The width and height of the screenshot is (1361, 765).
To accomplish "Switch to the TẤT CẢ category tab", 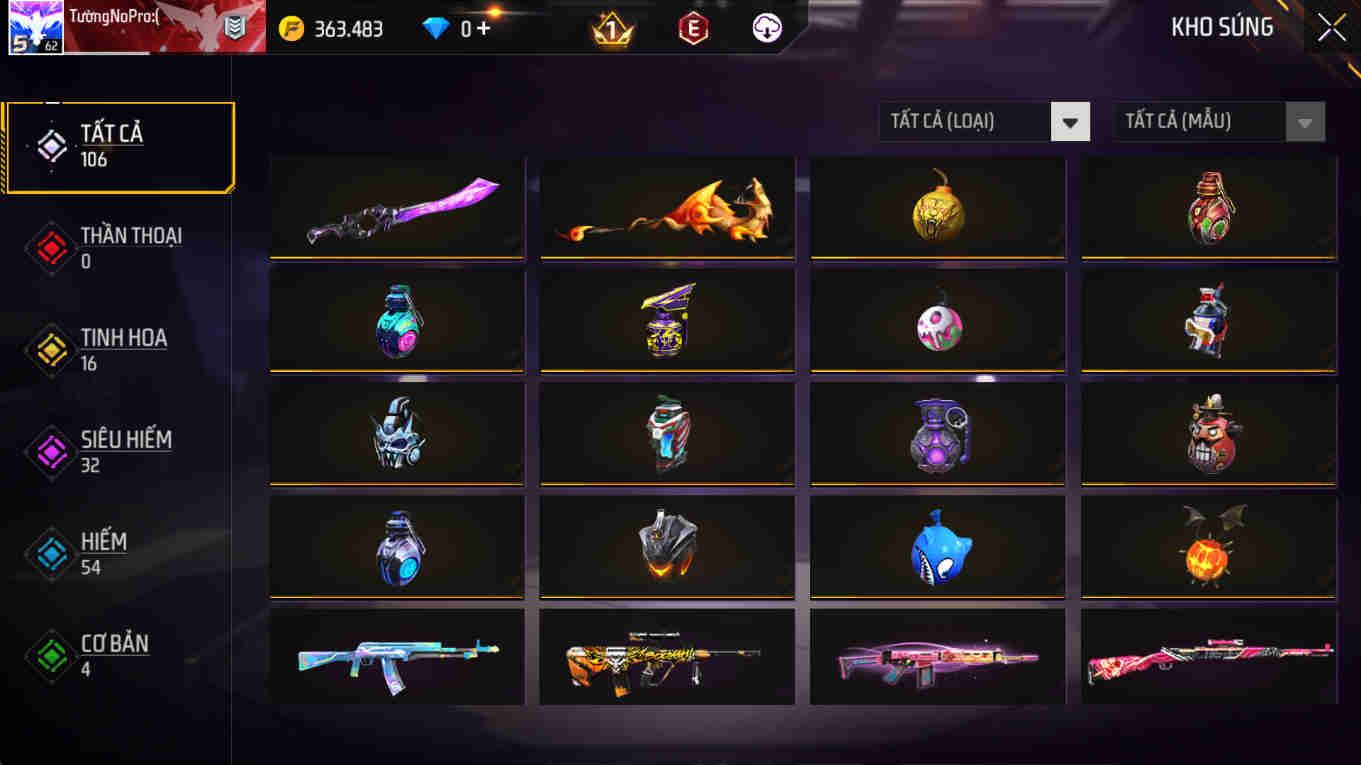I will click(x=119, y=145).
